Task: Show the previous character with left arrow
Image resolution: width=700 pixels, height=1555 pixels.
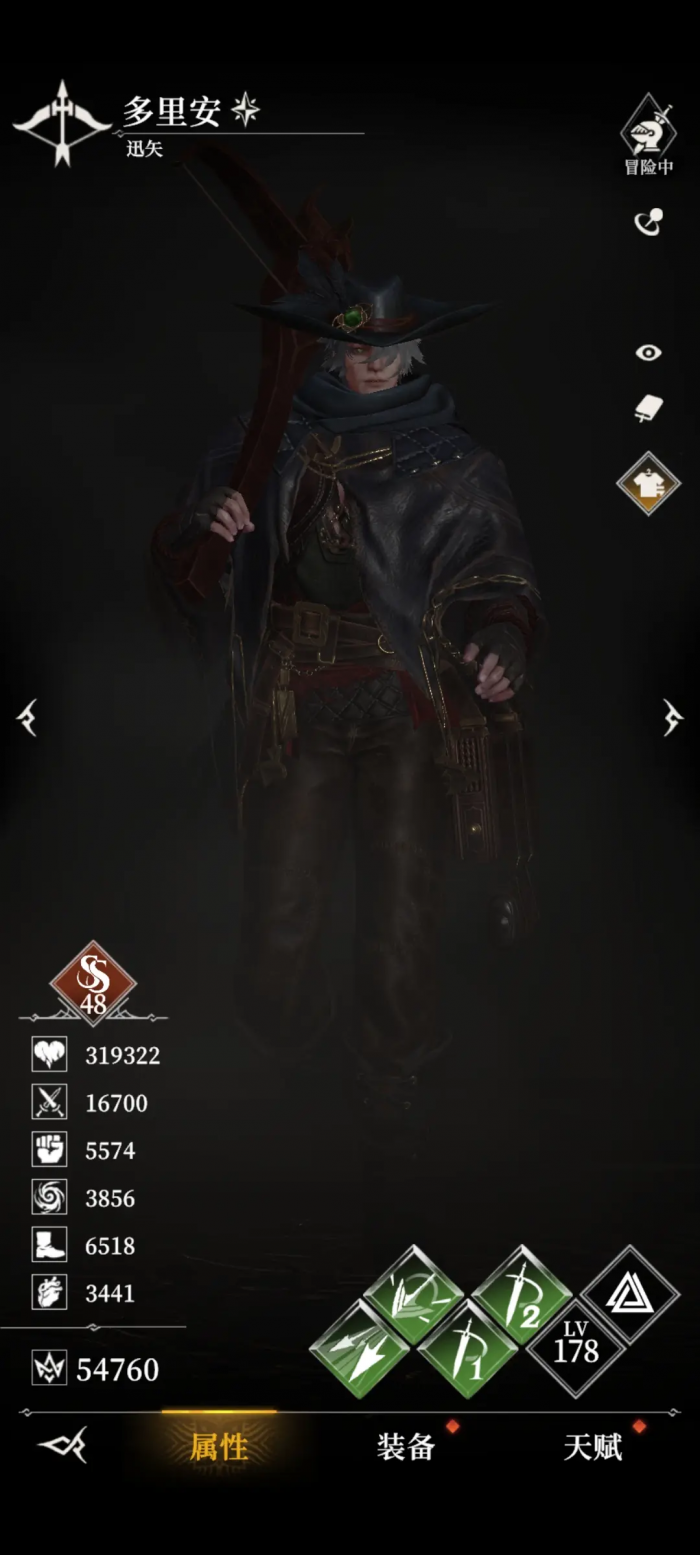Action: [x=27, y=717]
